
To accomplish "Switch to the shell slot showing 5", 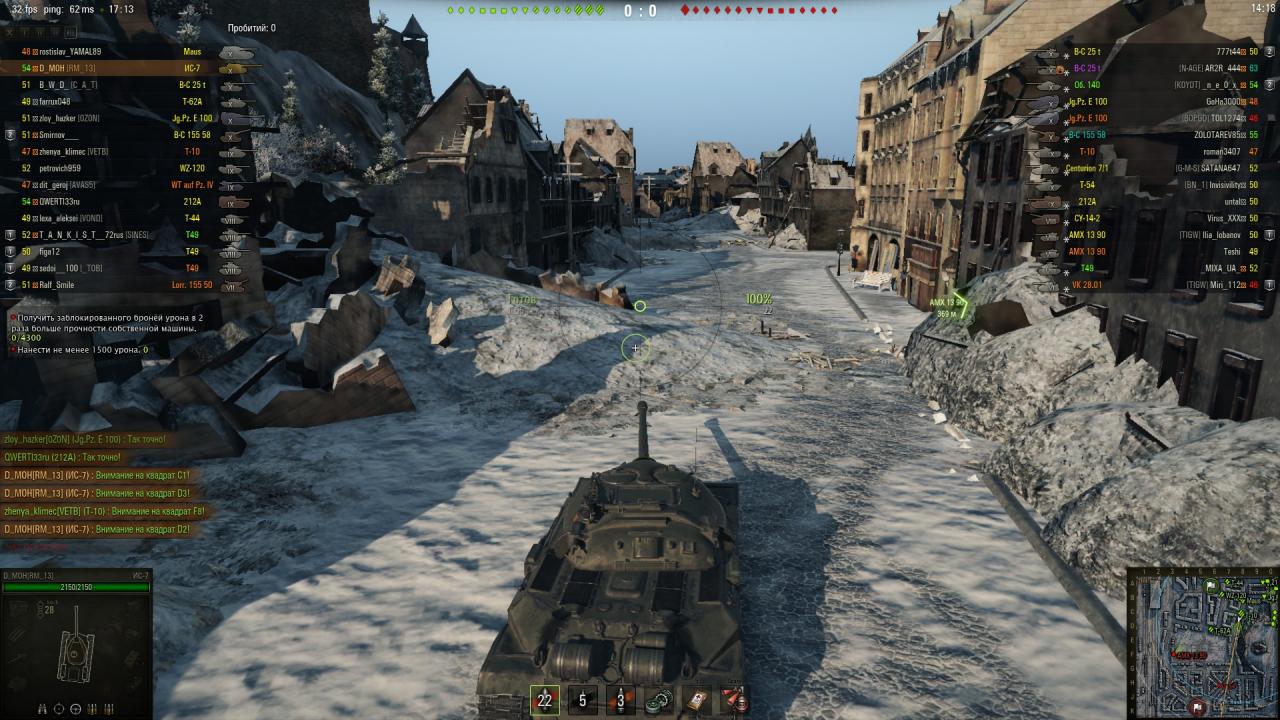I will tap(583, 700).
